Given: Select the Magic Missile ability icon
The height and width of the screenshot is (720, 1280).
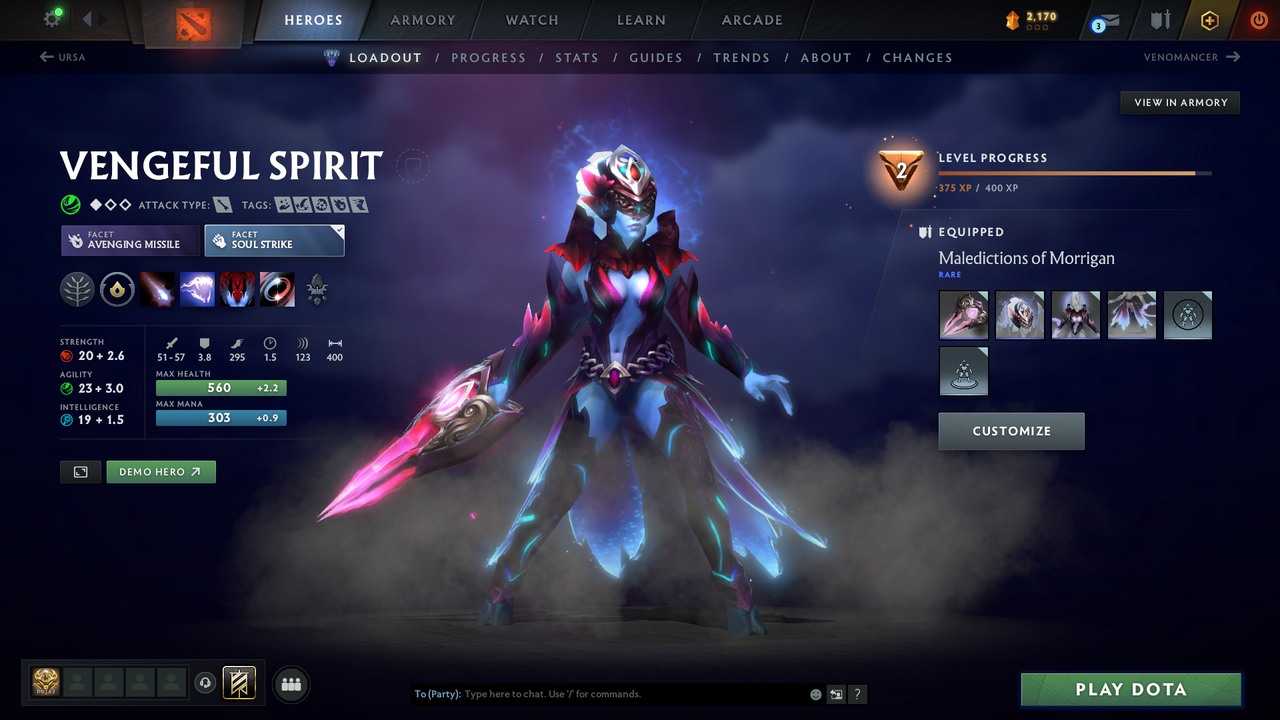Looking at the screenshot, I should pos(158,290).
